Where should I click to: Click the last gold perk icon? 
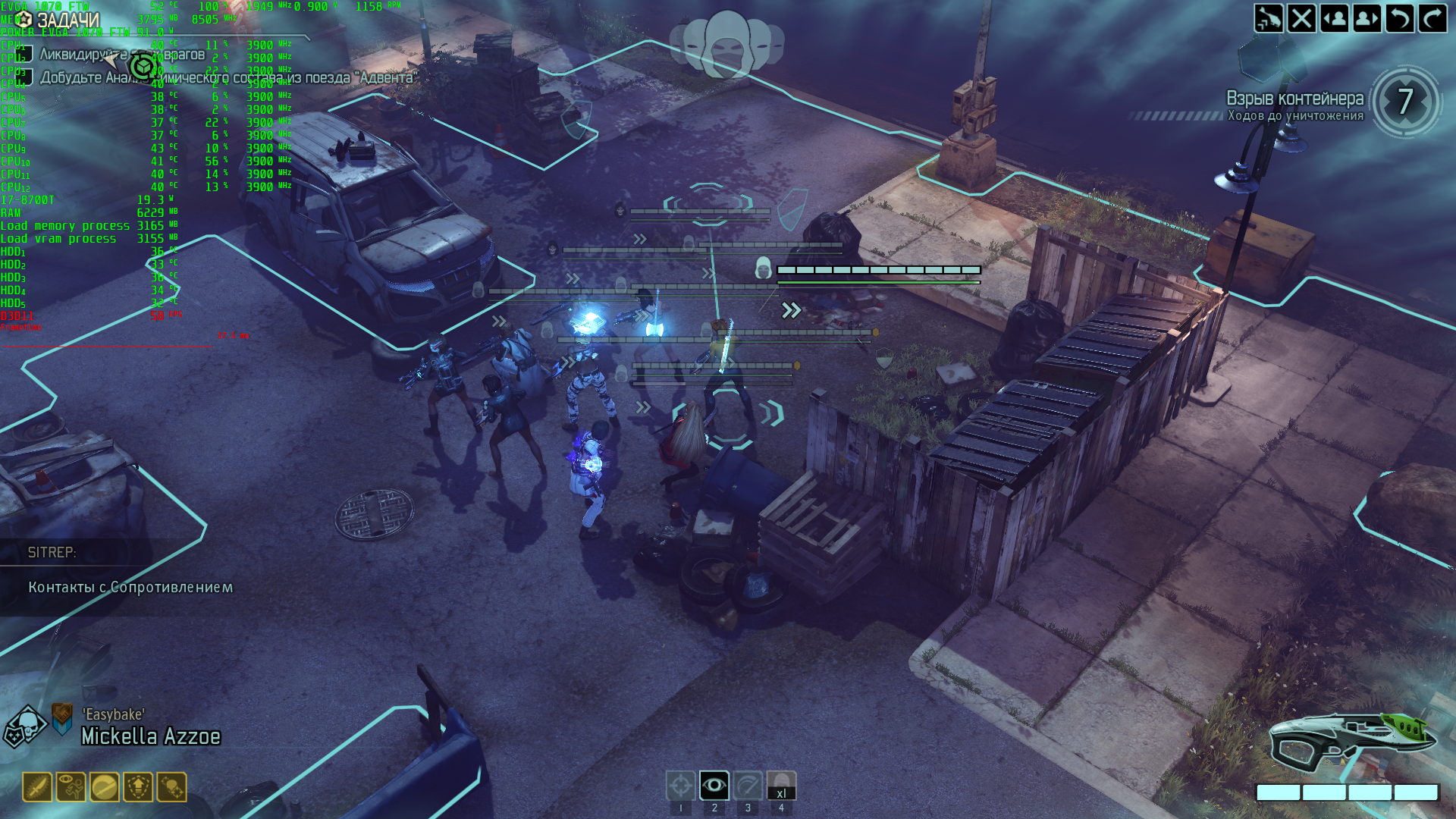(171, 787)
